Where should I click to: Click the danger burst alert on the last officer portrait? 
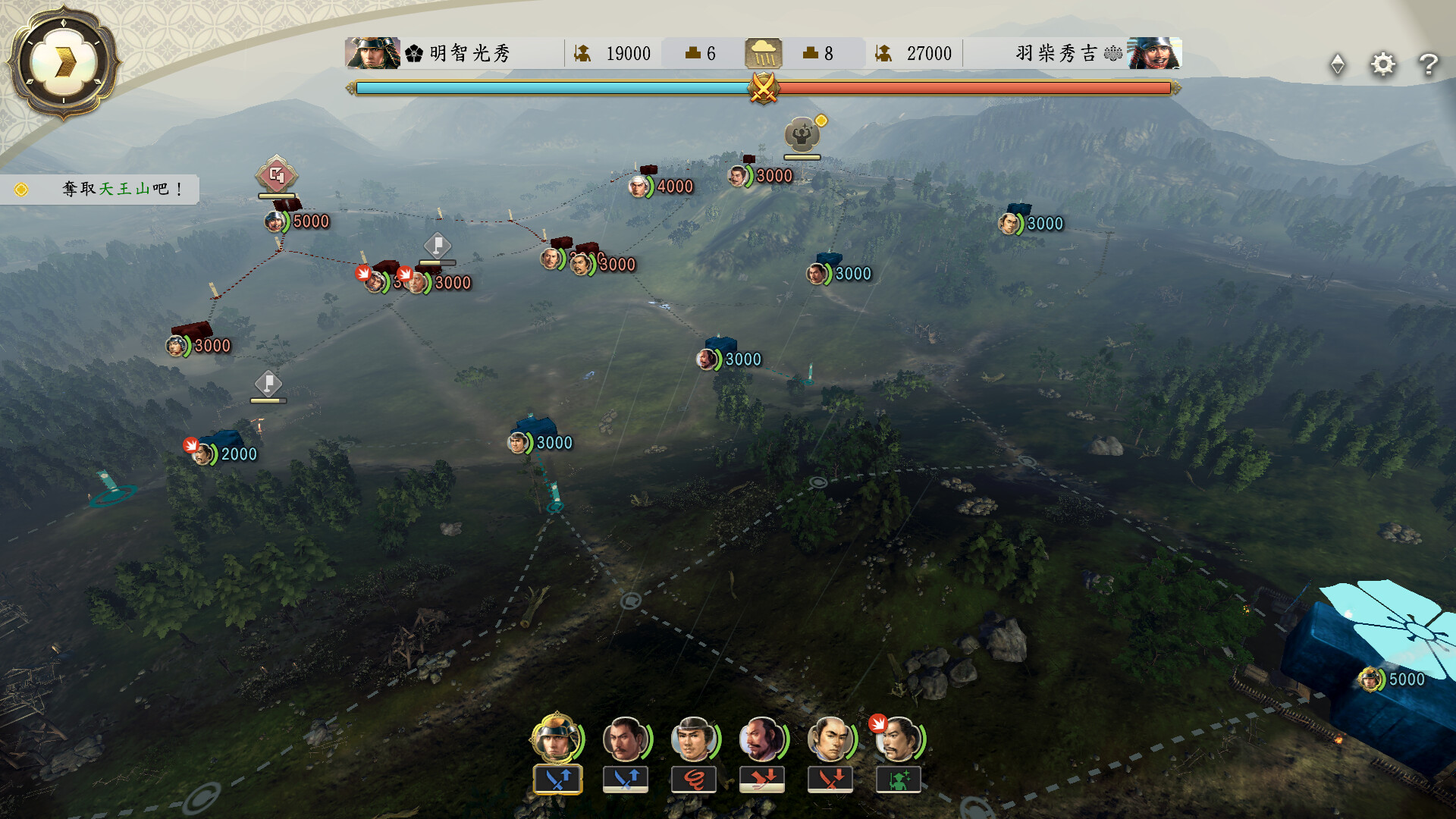(879, 726)
